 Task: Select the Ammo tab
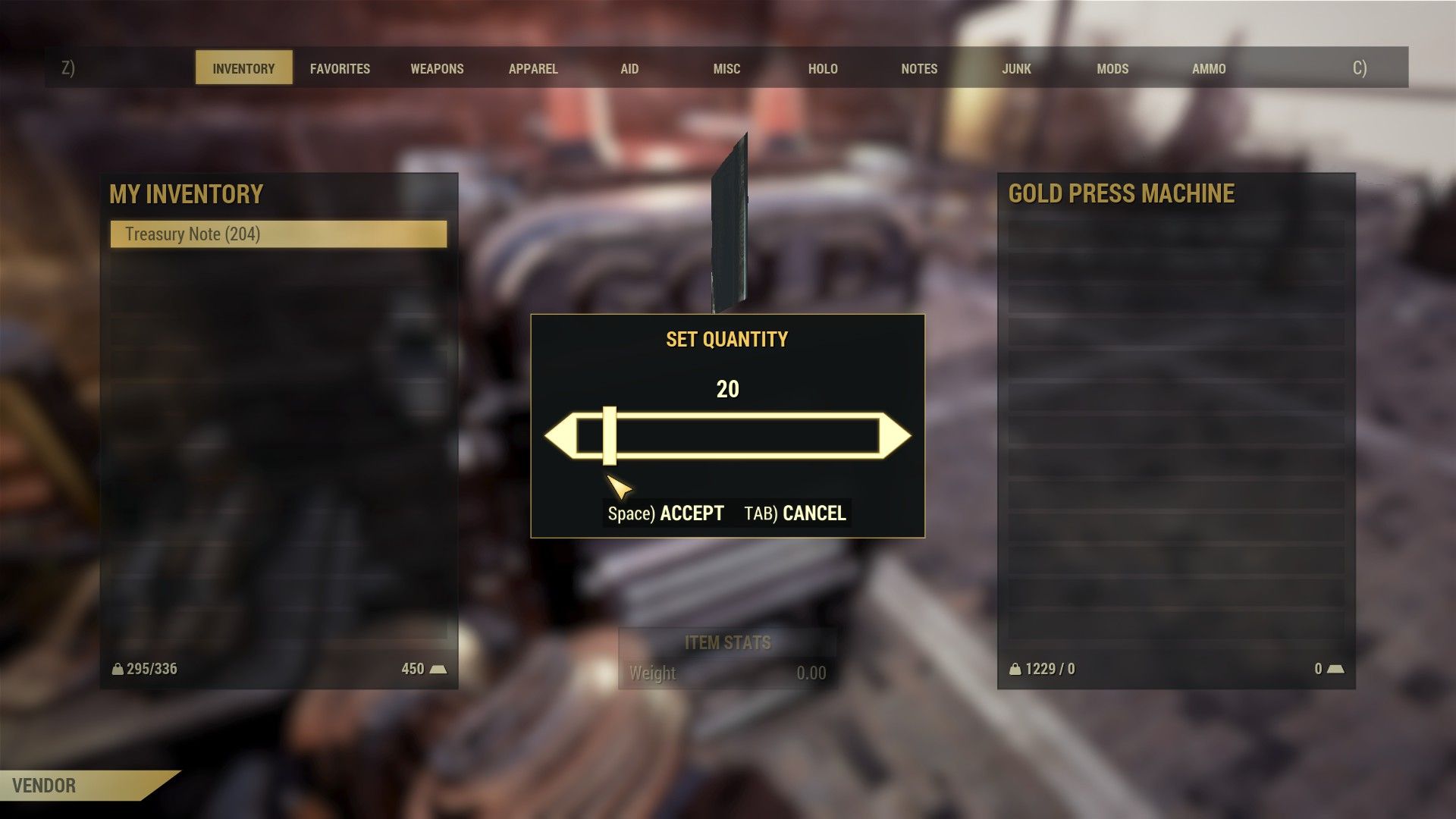1209,68
